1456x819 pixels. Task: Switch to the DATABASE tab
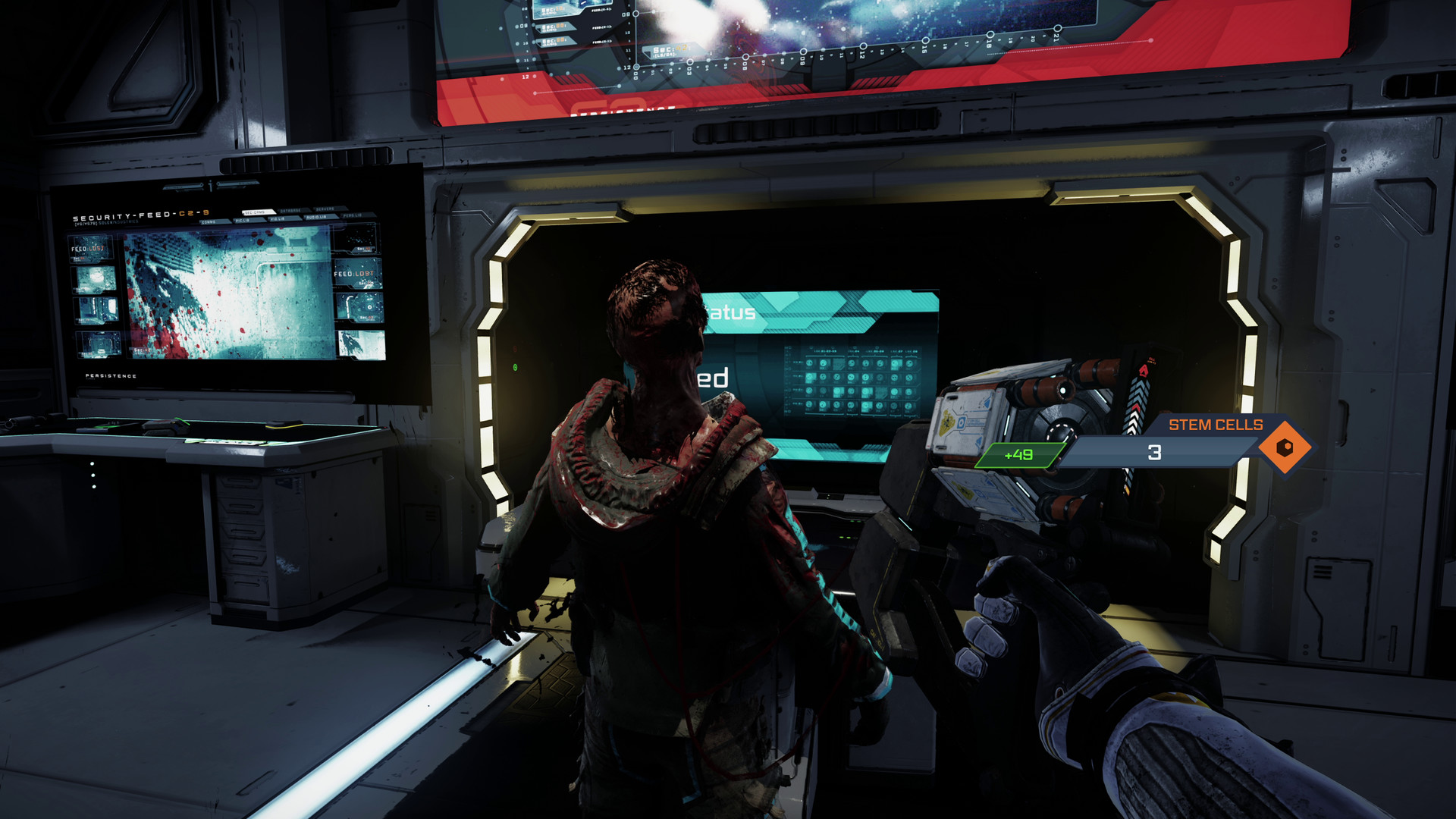(x=291, y=210)
